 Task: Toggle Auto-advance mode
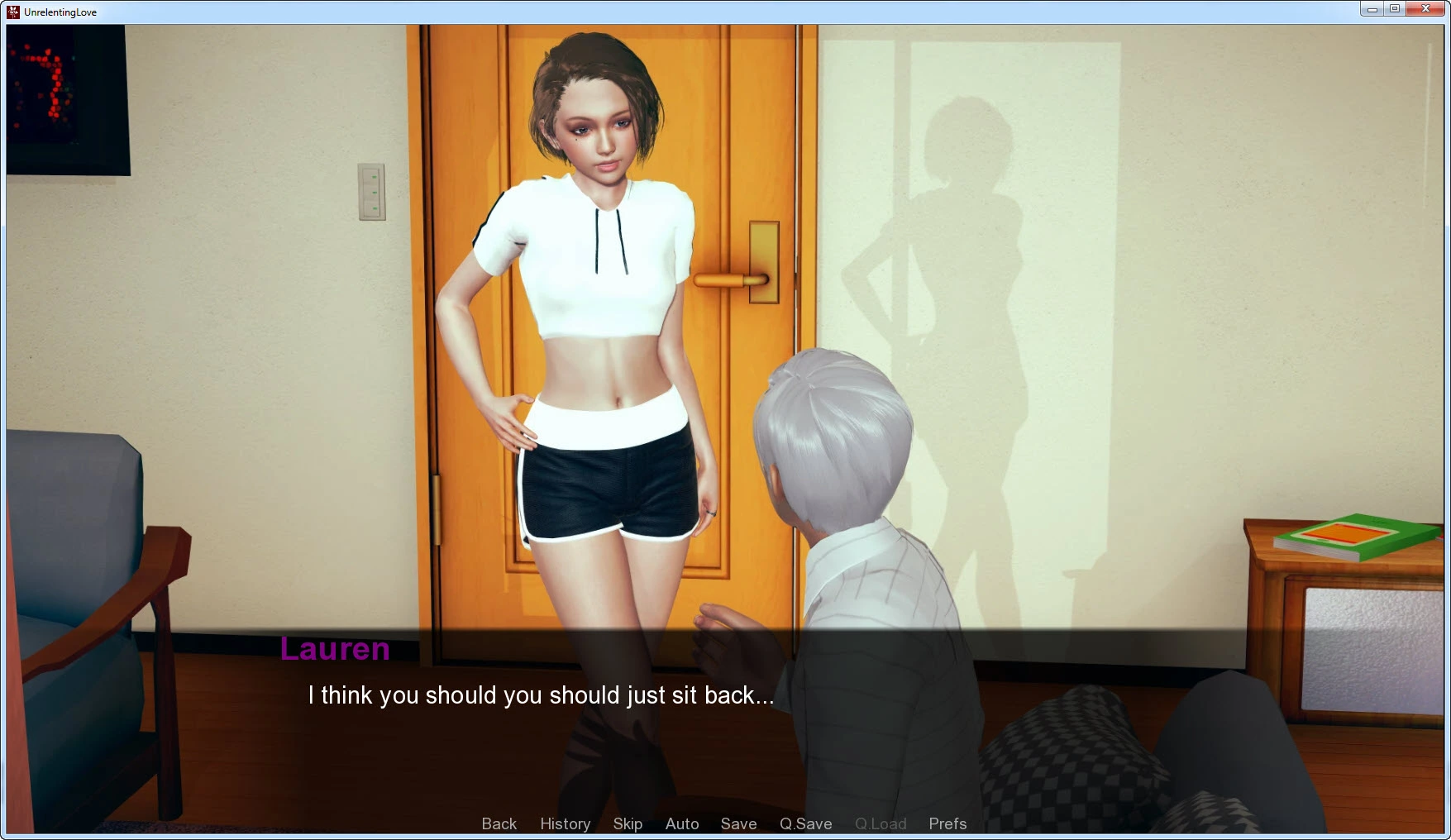[x=682, y=823]
